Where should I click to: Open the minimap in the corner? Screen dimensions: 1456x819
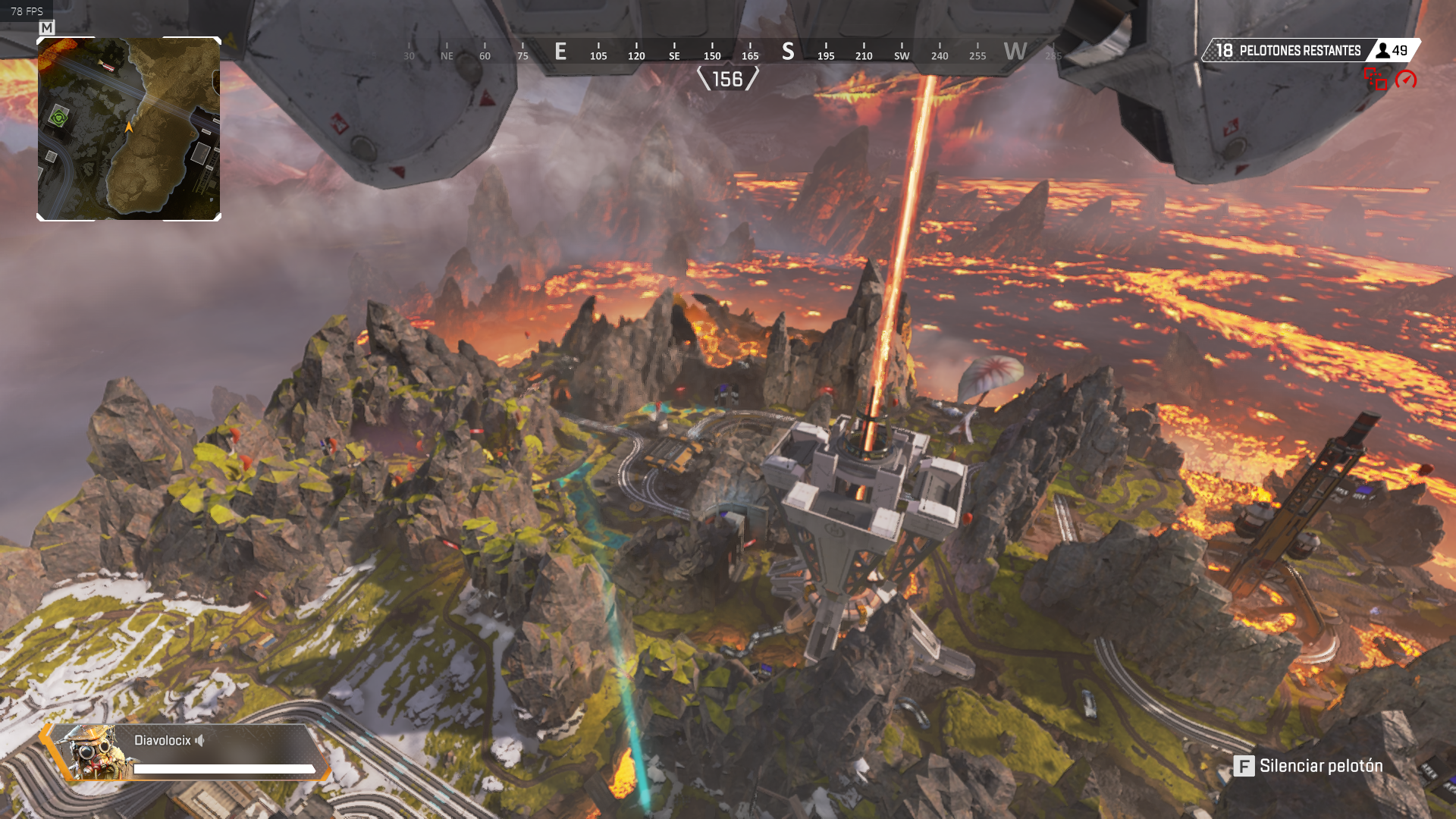[x=129, y=129]
